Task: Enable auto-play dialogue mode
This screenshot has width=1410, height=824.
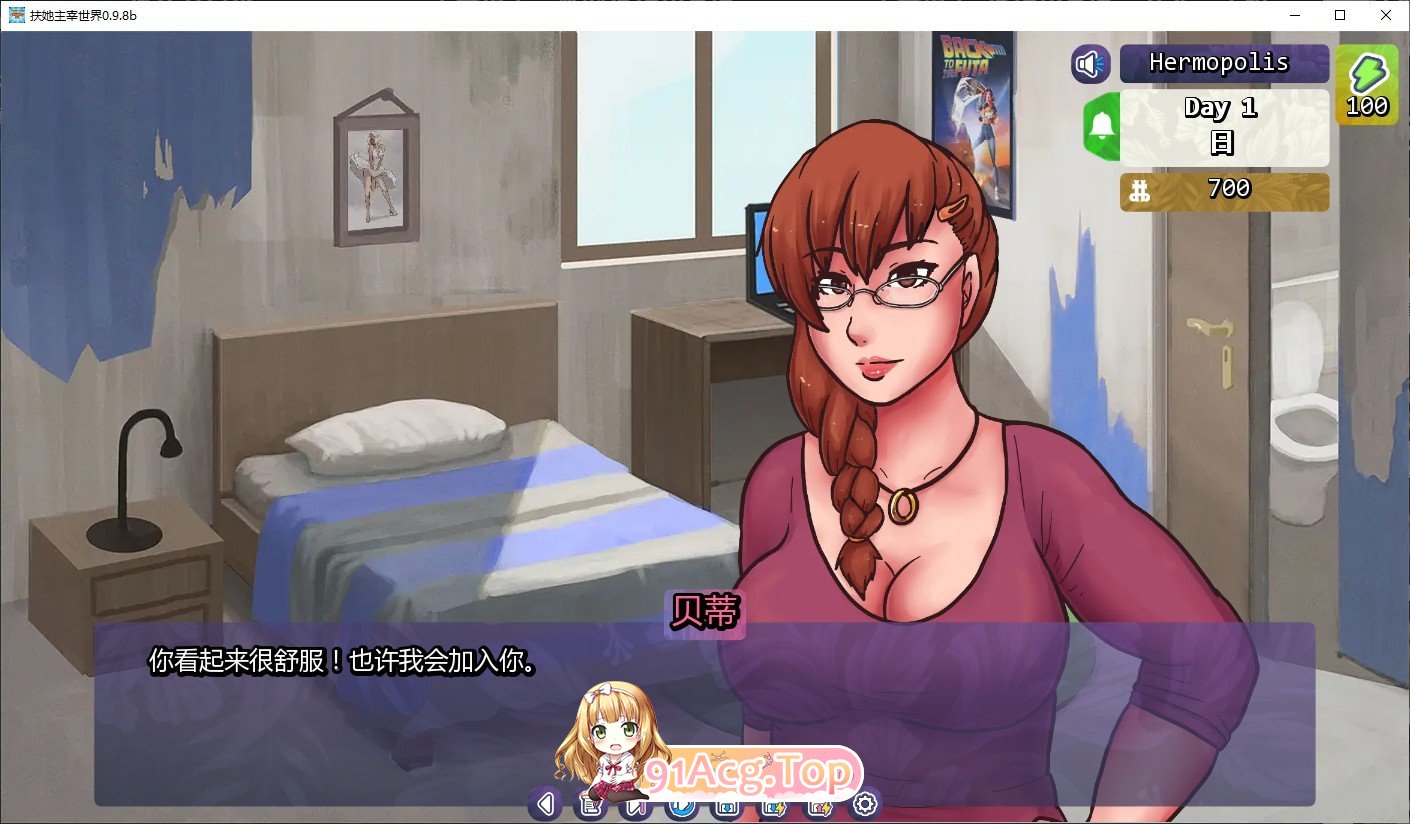Action: (x=680, y=804)
